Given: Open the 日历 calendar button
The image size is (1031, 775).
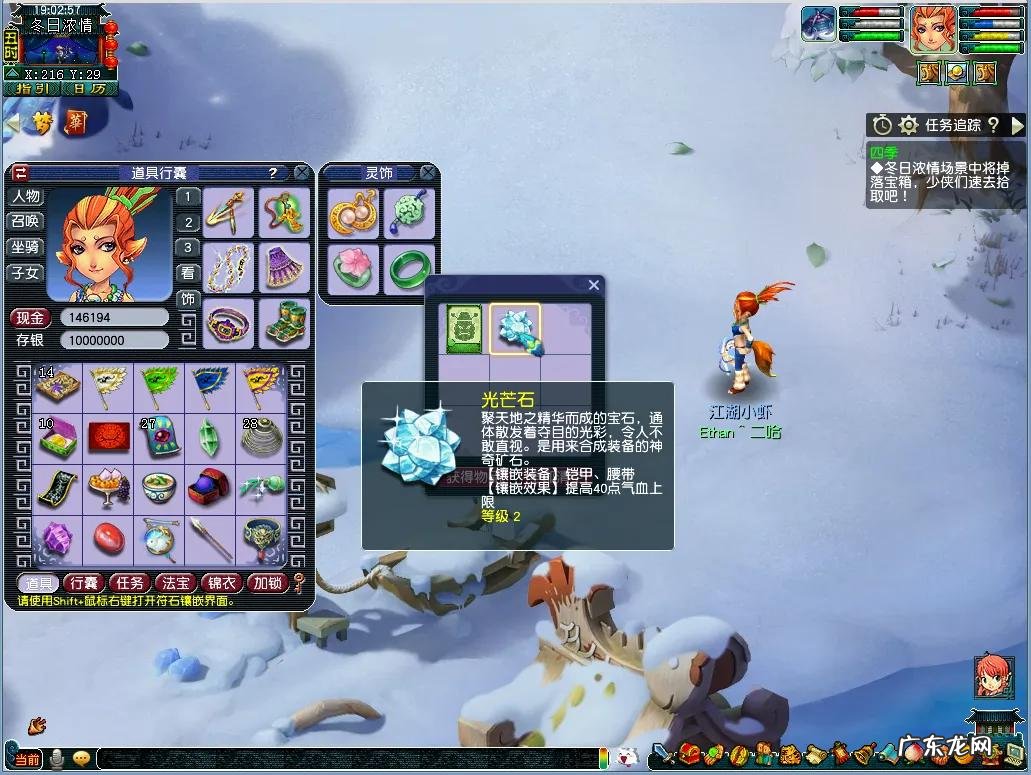Looking at the screenshot, I should pos(90,88).
